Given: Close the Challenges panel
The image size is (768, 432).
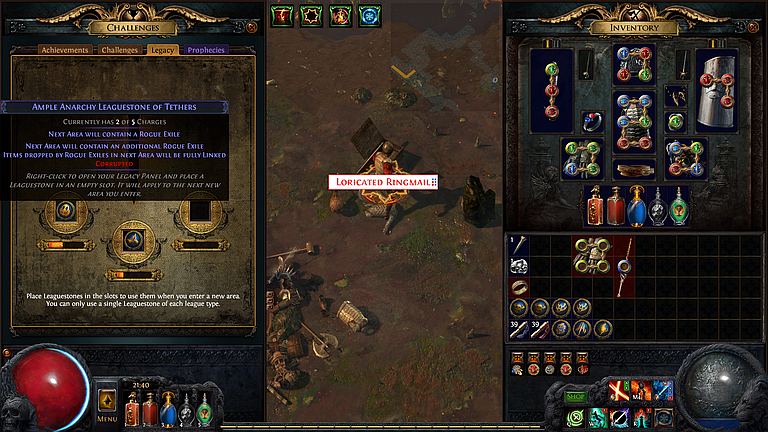Looking at the screenshot, I should click(x=251, y=28).
